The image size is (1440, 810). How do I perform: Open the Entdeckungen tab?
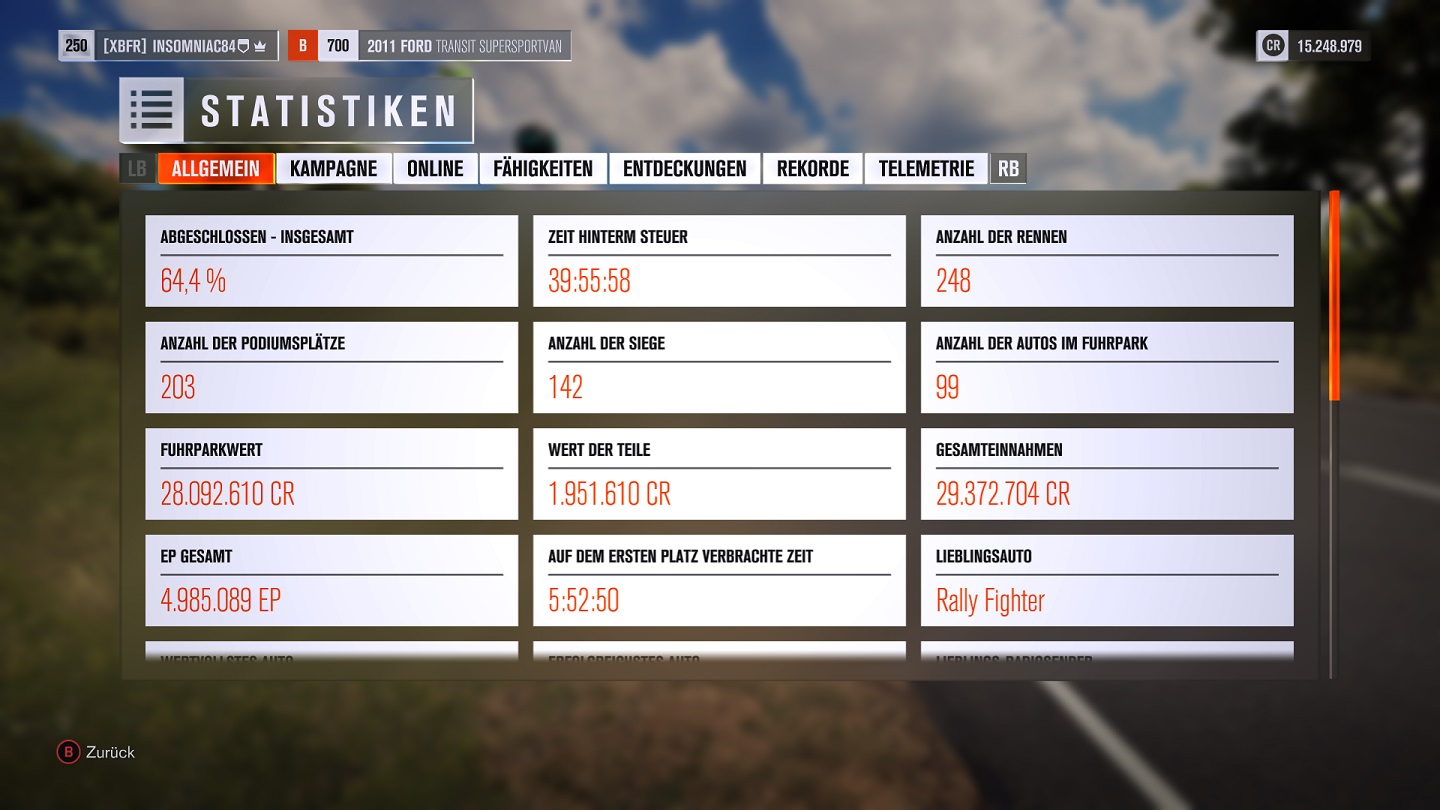(x=684, y=168)
